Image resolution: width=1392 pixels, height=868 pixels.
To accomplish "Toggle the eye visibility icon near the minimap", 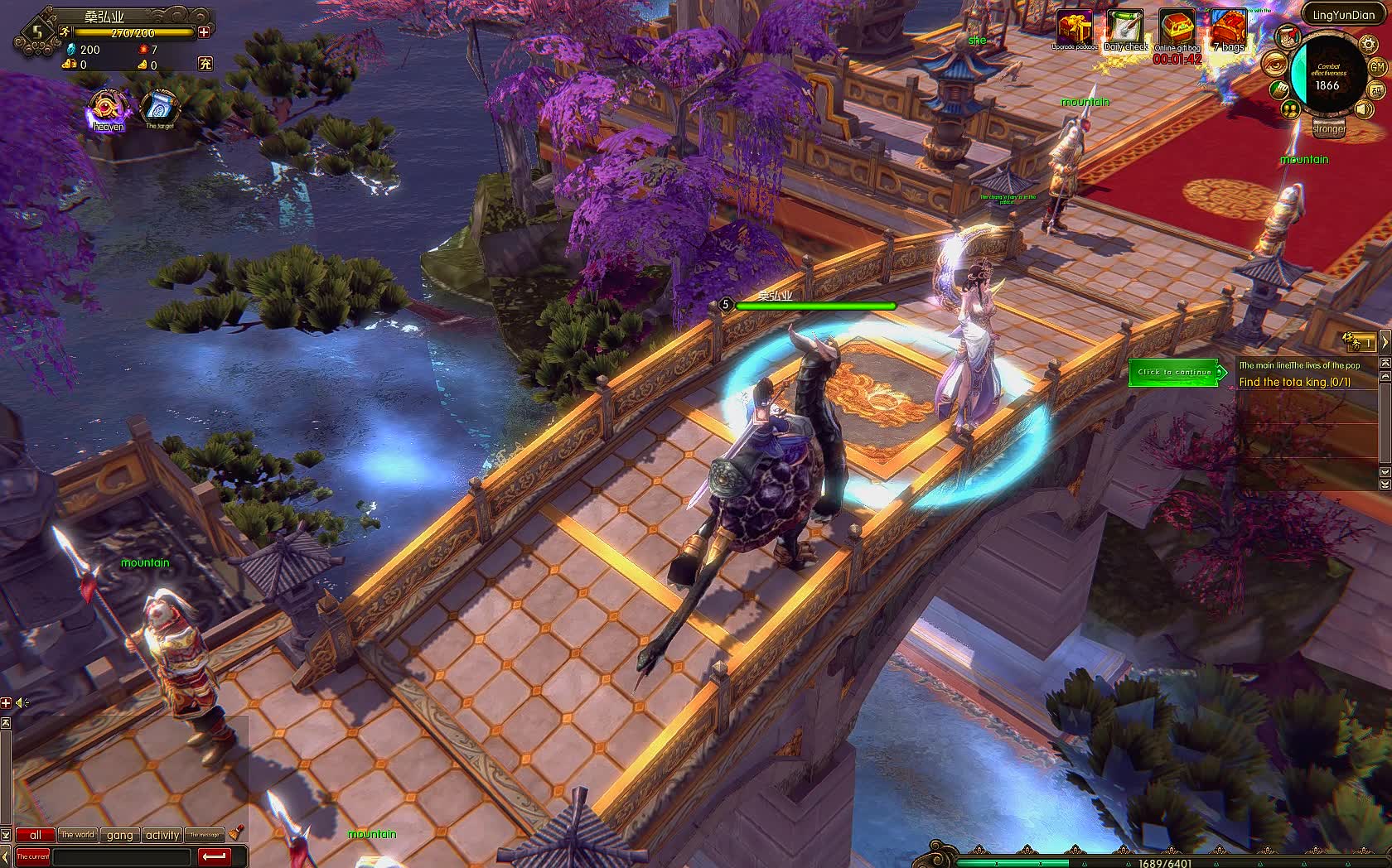I will pyautogui.click(x=1274, y=64).
